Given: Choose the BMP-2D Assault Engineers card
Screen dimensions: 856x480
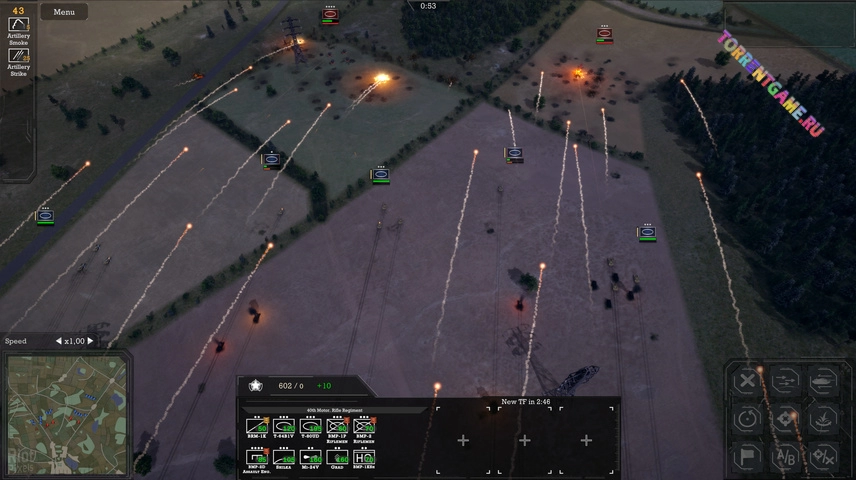Looking at the screenshot, I should pos(257,457).
